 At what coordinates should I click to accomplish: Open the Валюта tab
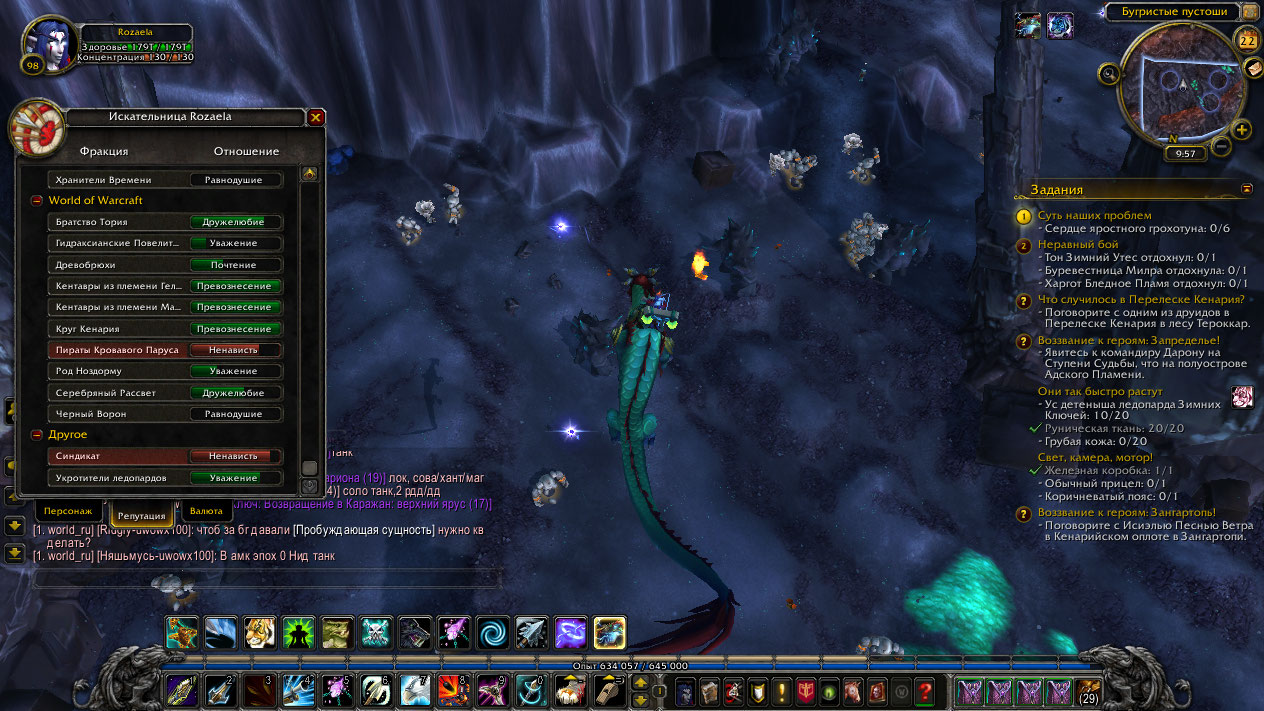pyautogui.click(x=206, y=510)
